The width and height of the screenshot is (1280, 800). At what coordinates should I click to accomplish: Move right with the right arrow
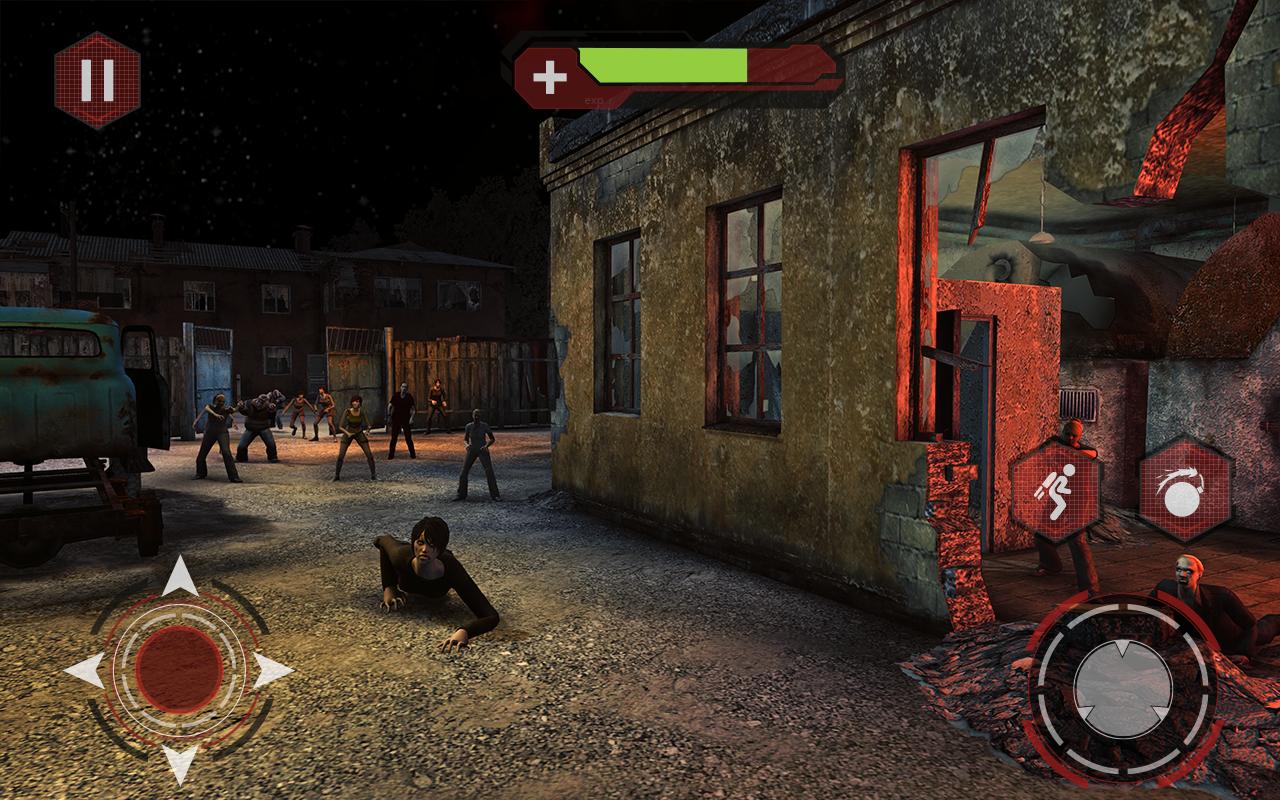point(270,669)
